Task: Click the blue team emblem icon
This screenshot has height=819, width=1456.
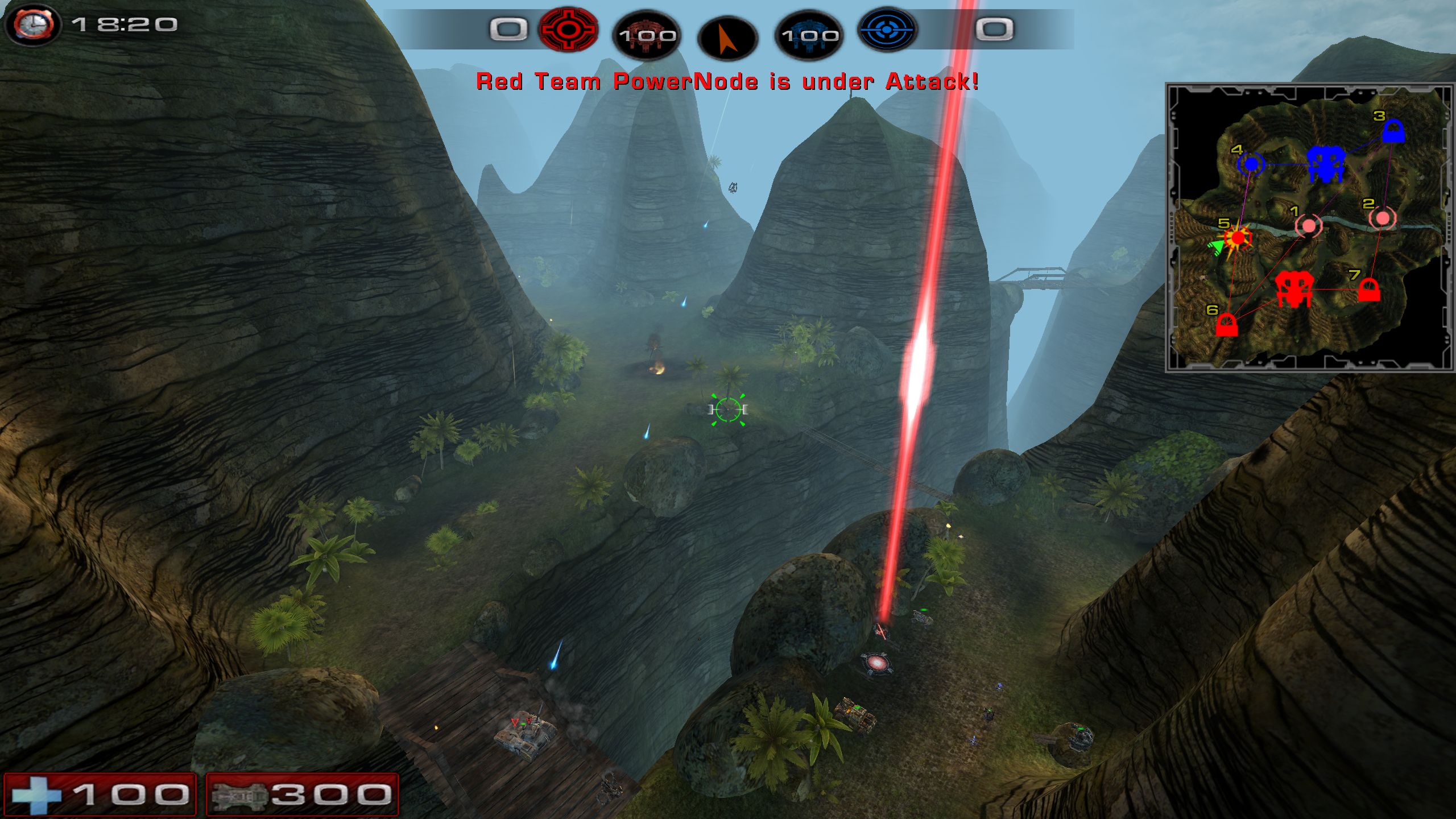Action: point(887,29)
